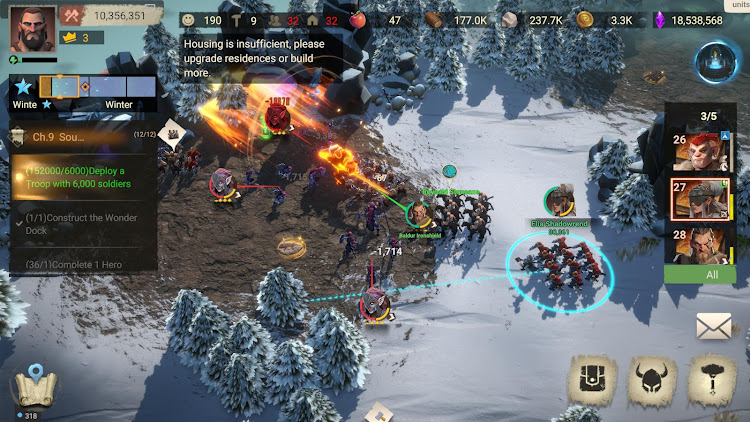Tap the power rating 10,356,351 banner

(112, 15)
